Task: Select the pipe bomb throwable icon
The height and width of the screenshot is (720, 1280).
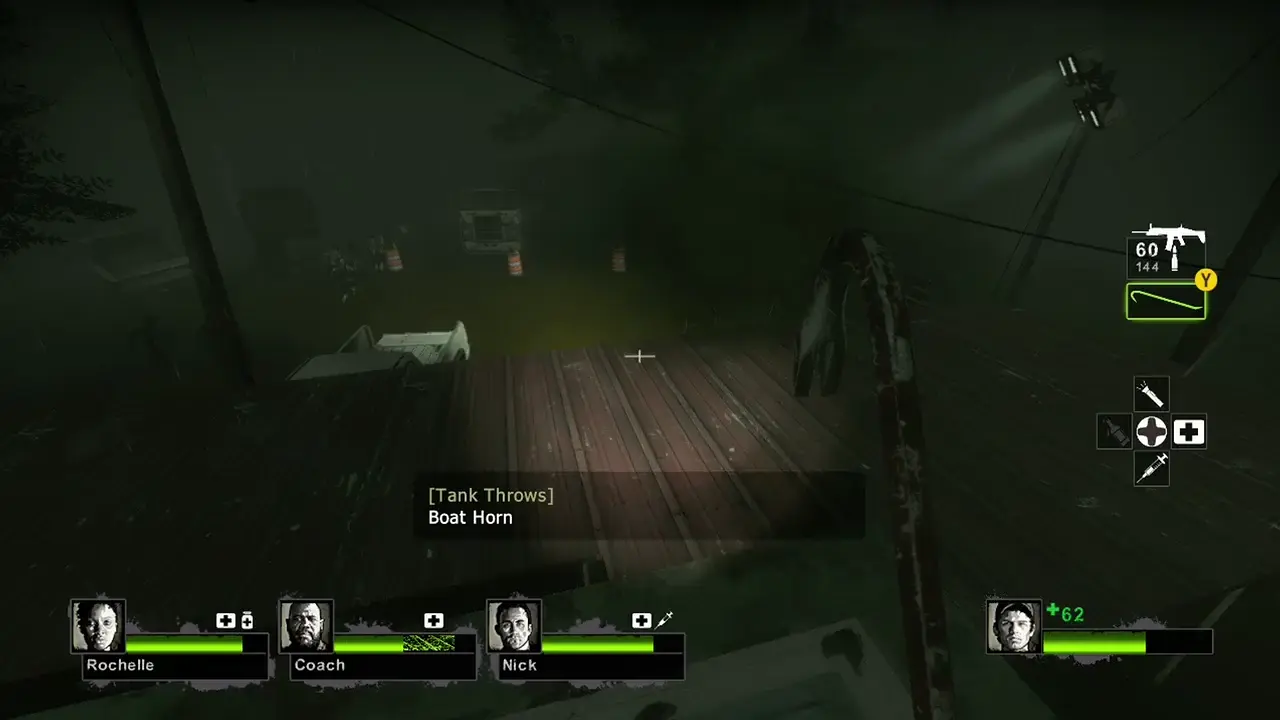Action: point(1150,392)
